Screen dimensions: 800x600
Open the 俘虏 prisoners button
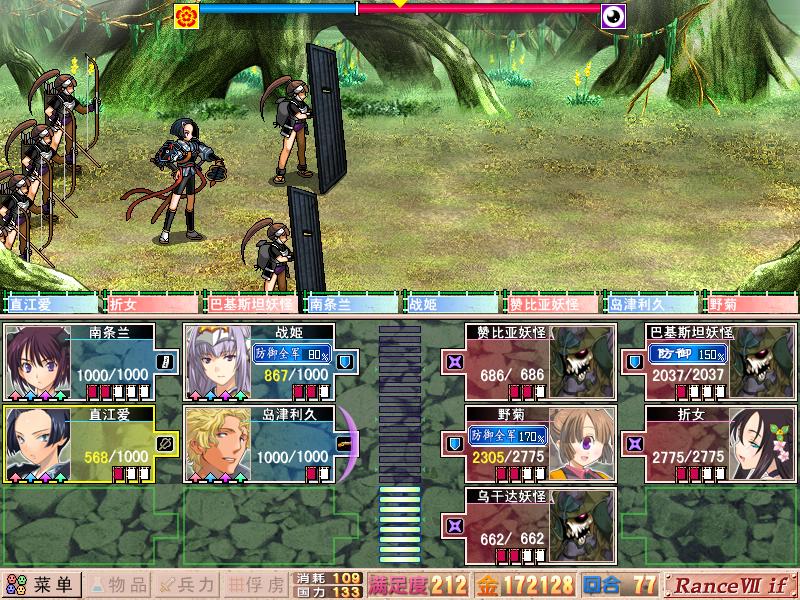coord(257,584)
